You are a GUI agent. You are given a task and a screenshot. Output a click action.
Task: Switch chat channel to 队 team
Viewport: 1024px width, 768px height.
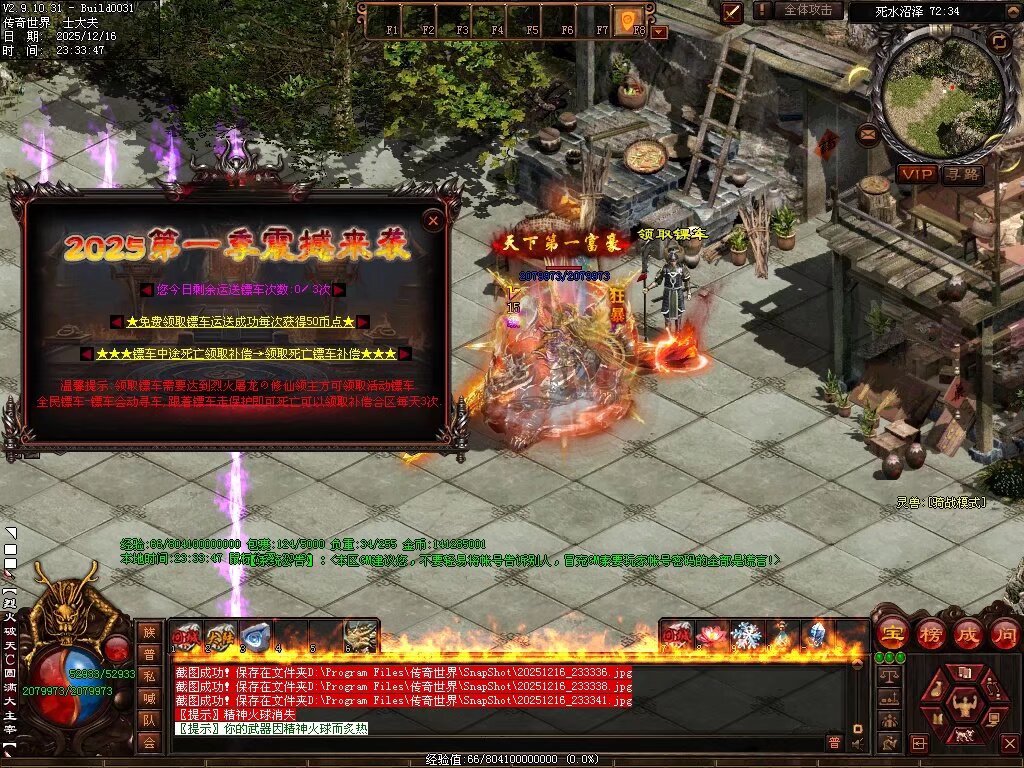pos(149,719)
